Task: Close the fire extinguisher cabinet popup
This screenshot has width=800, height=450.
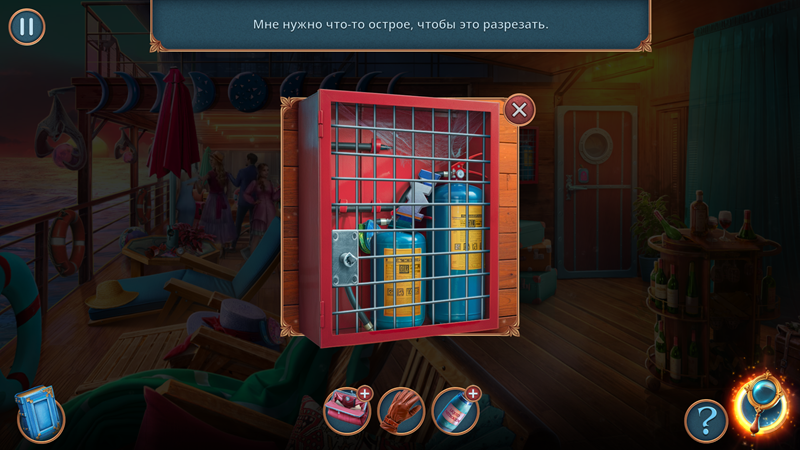Action: point(518,109)
